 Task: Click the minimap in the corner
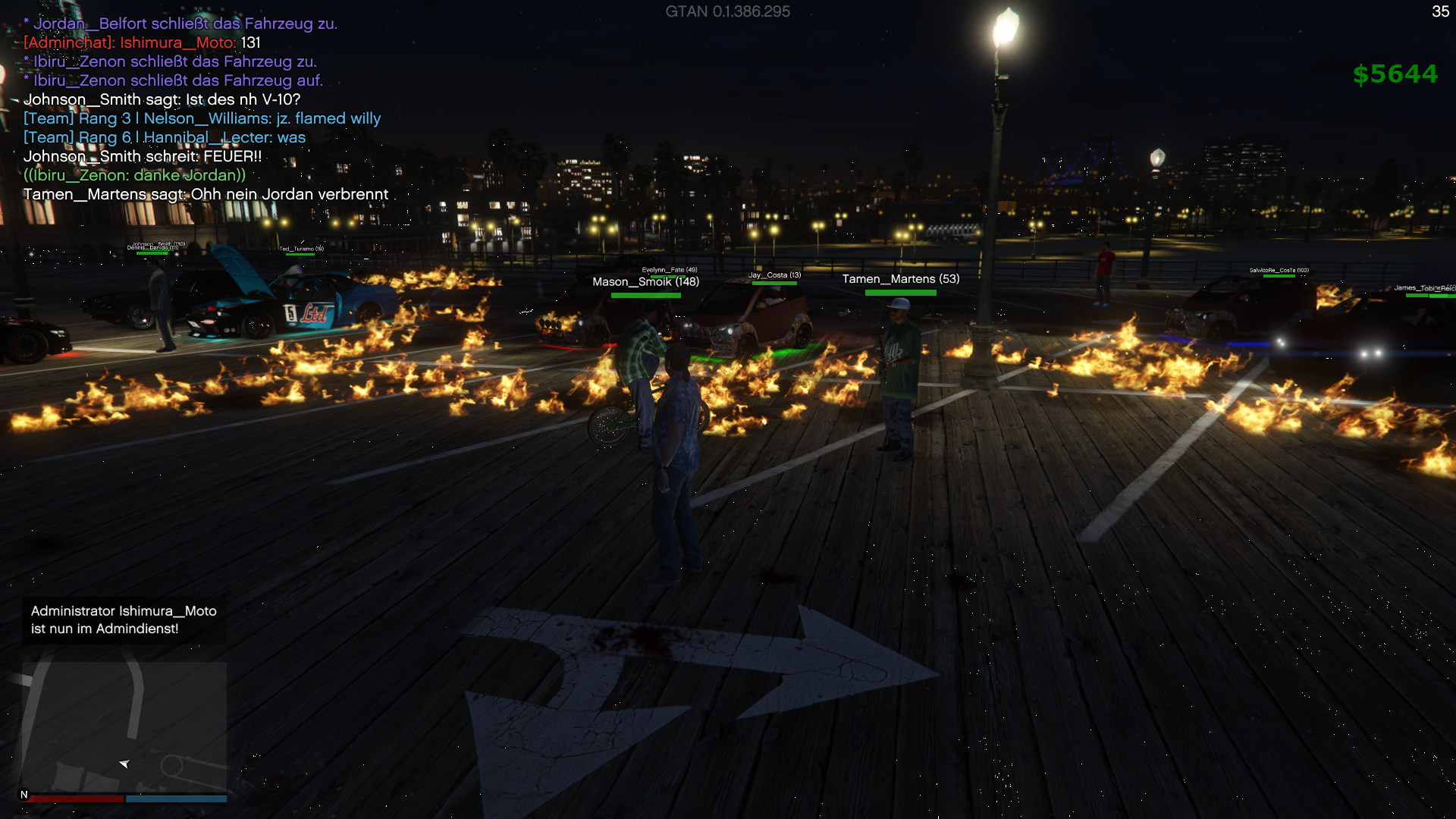[124, 726]
